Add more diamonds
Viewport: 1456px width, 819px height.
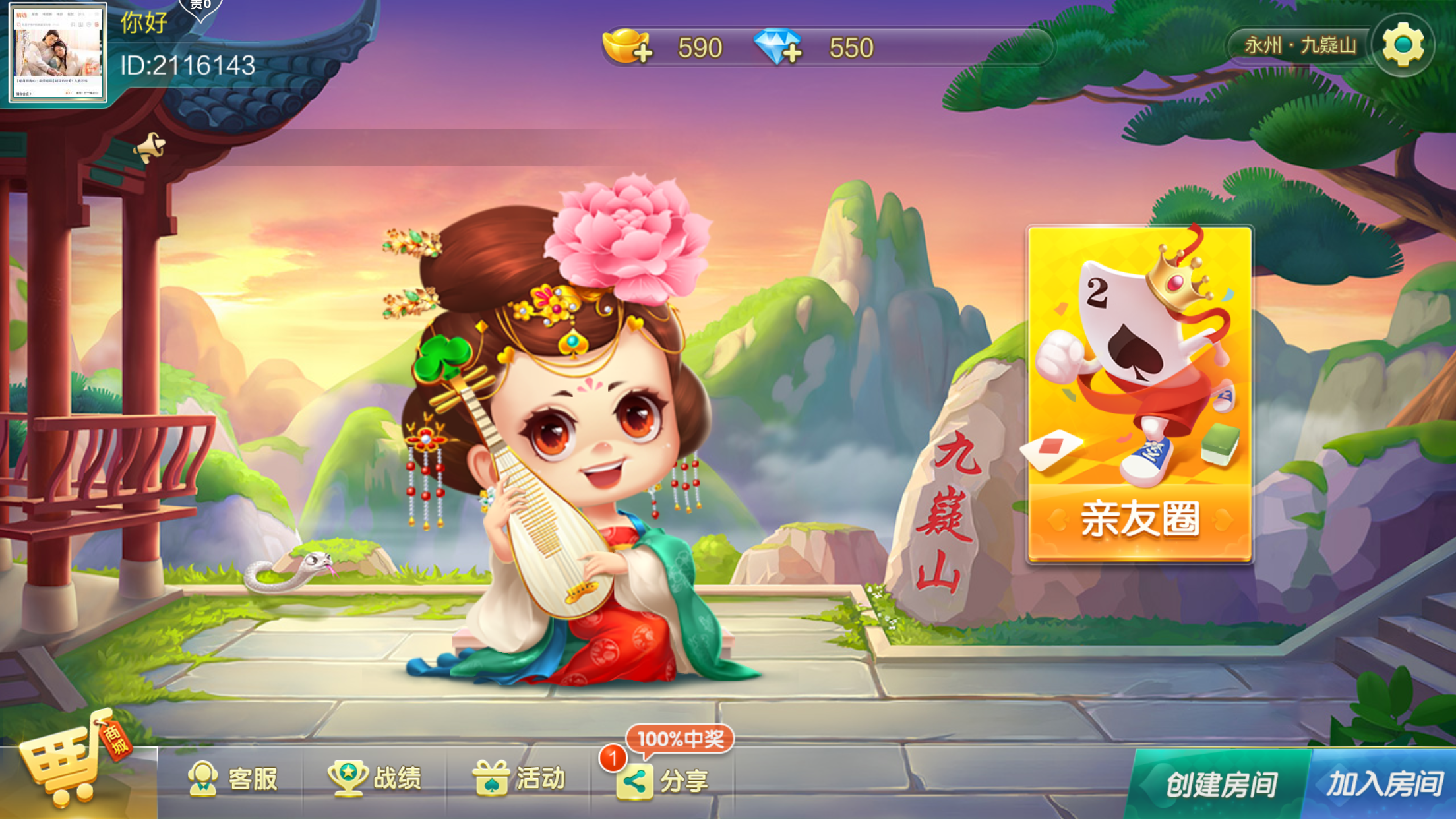point(778,47)
